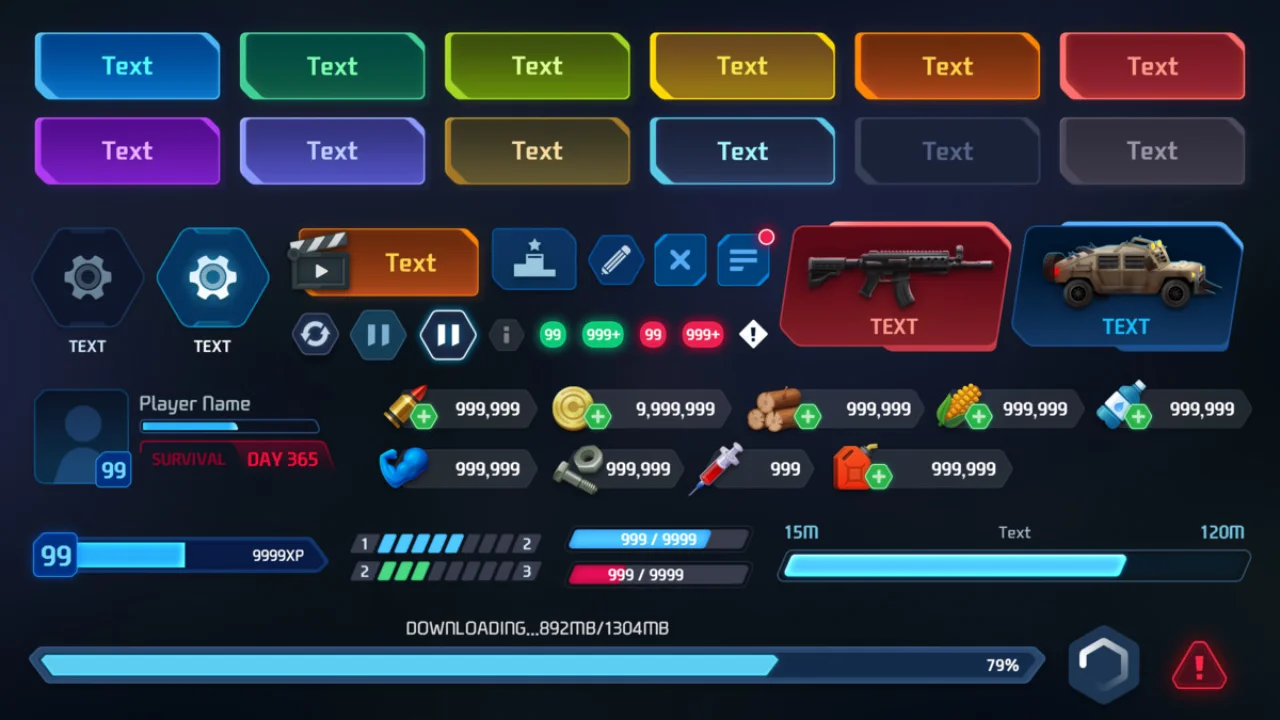The height and width of the screenshot is (720, 1280).
Task: Choose the lime green Text button
Action: [537, 66]
